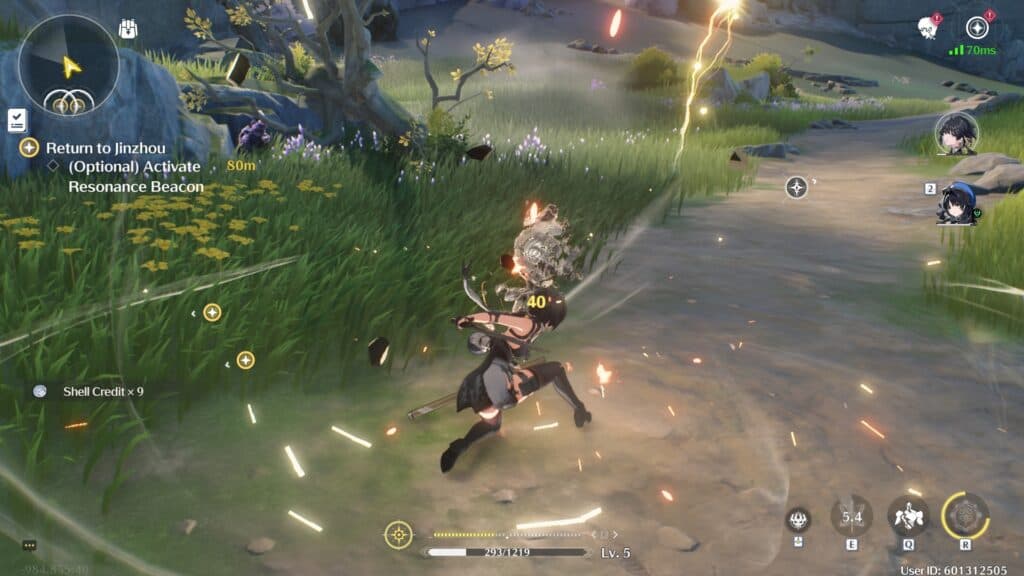Use the utility gadget skill icon
This screenshot has height=576, width=1024.
coord(798,517)
